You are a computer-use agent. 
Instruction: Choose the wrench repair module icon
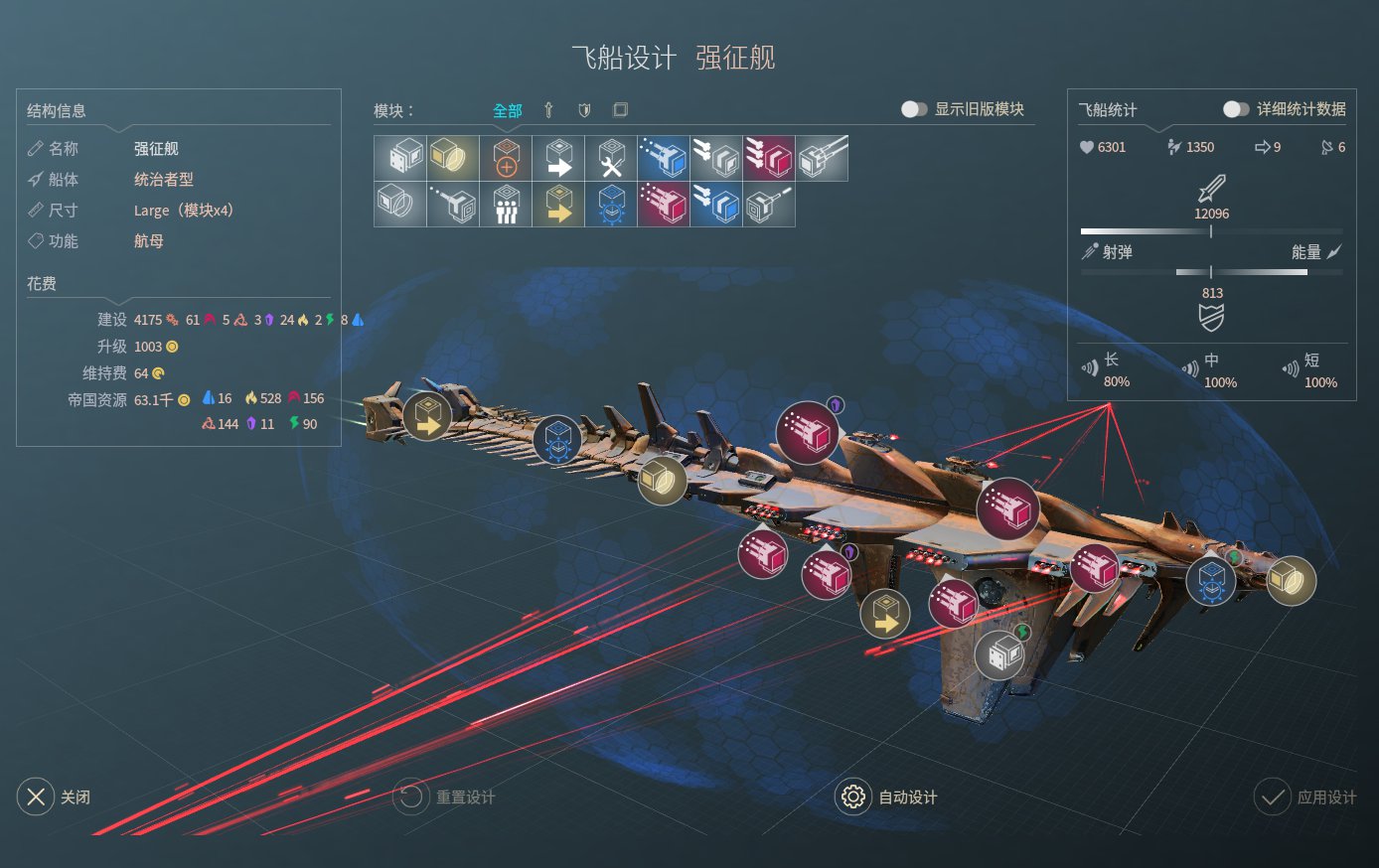pyautogui.click(x=611, y=157)
